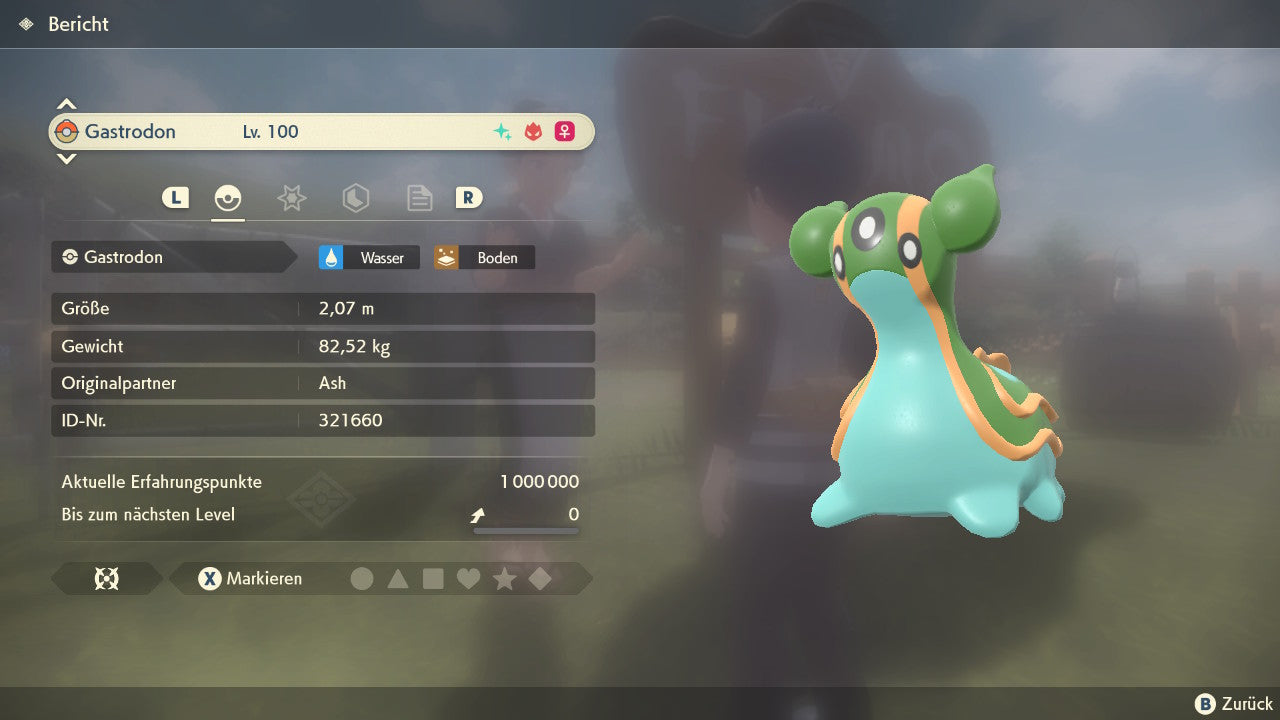Image resolution: width=1280 pixels, height=720 pixels.
Task: Switch to the hexagon moves tab
Action: click(x=355, y=198)
